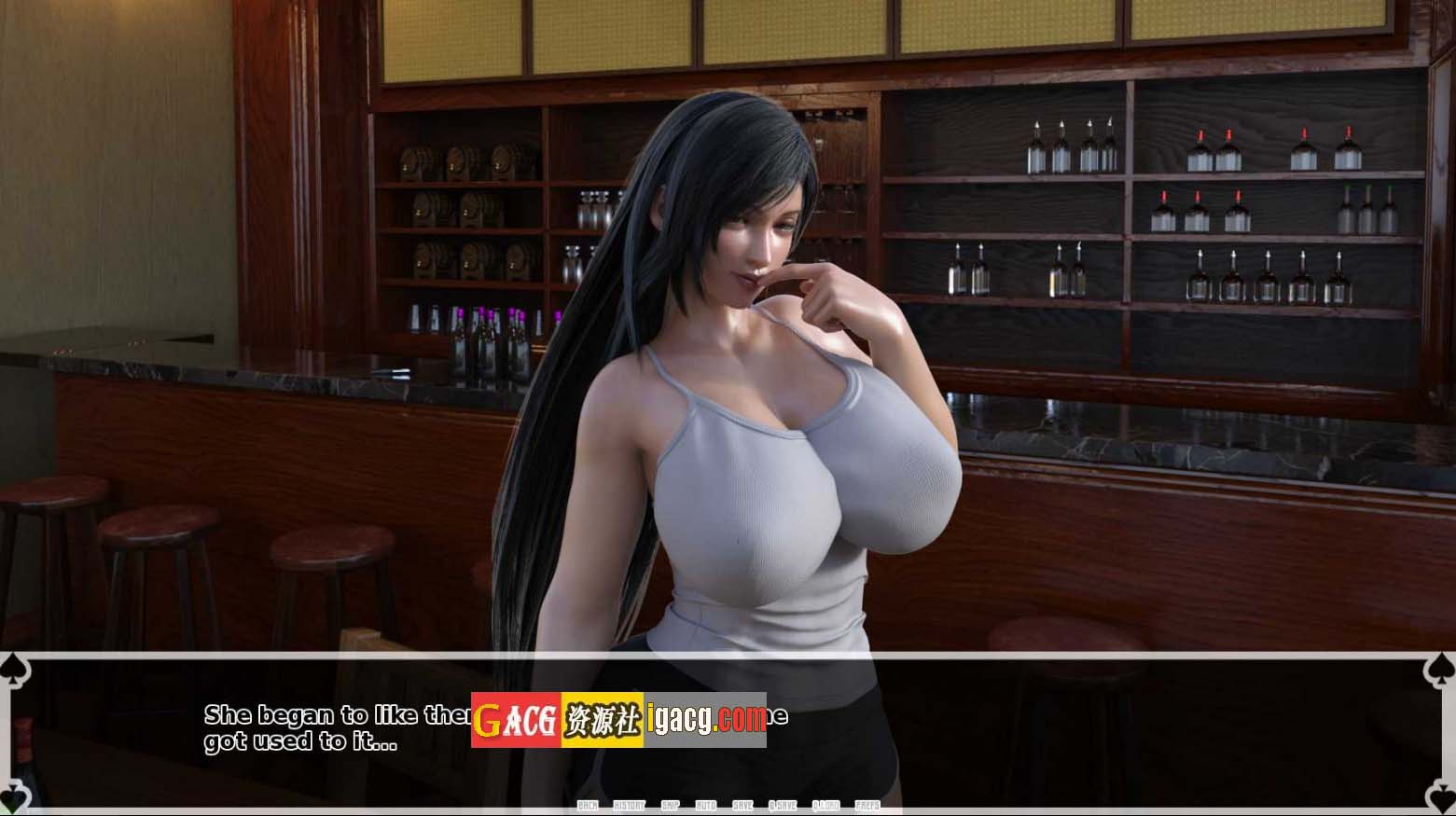Activate Skip in the quick menu
This screenshot has height=816, width=1456.
pyautogui.click(x=670, y=806)
